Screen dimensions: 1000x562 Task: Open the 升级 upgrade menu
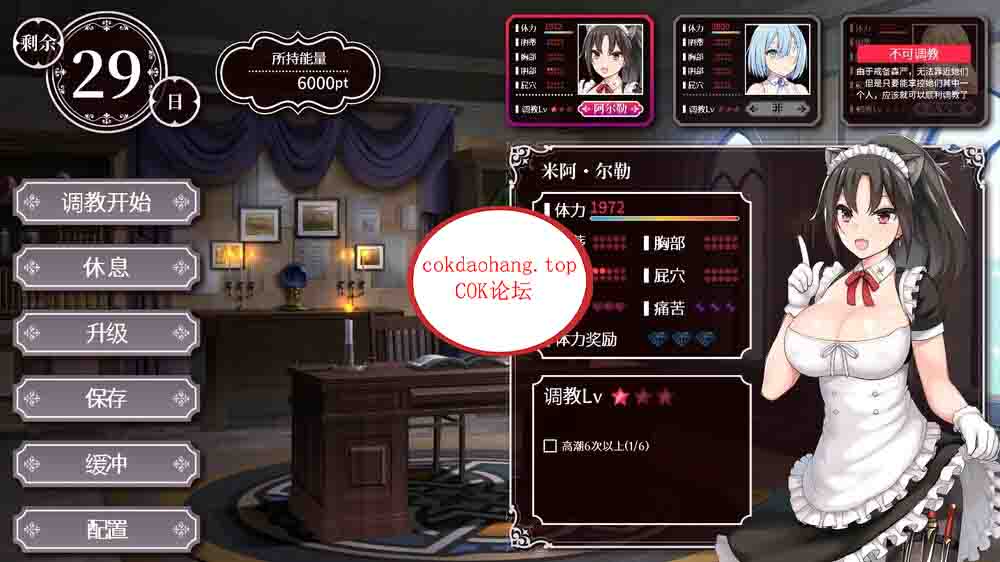click(106, 333)
